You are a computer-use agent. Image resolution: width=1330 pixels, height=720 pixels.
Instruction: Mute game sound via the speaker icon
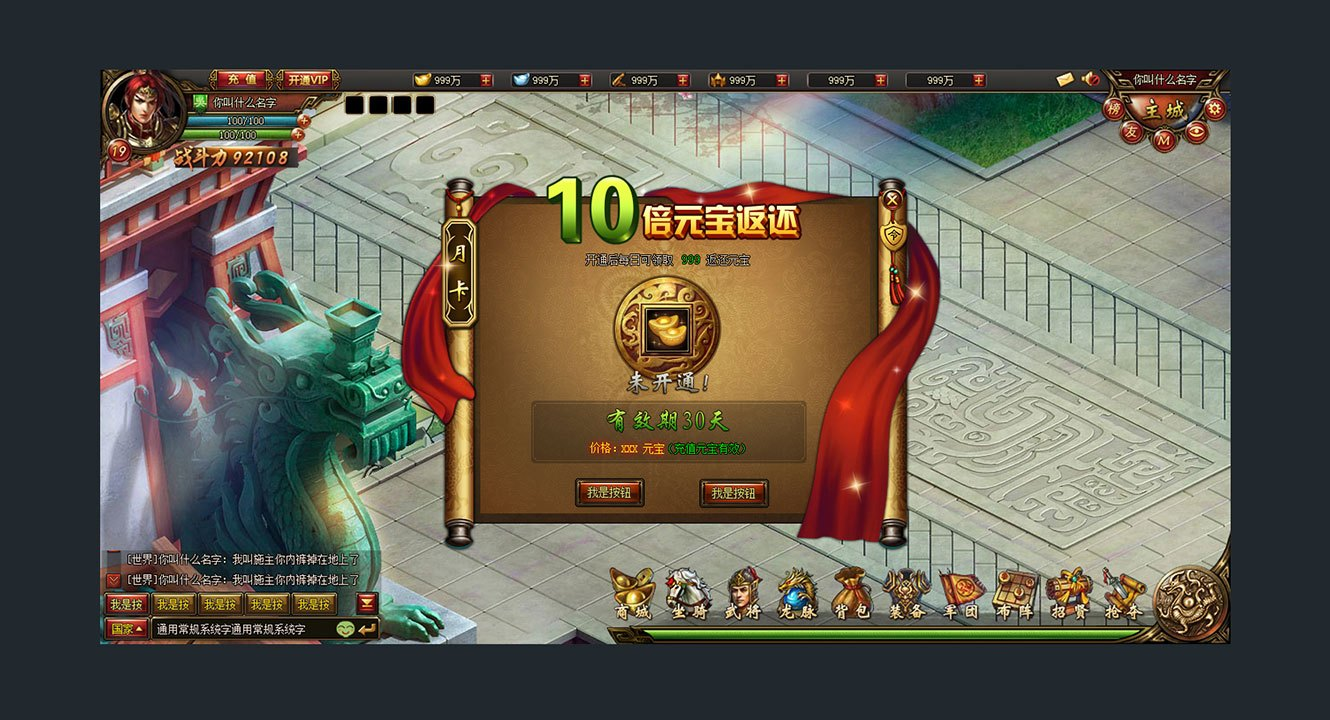tap(1088, 79)
